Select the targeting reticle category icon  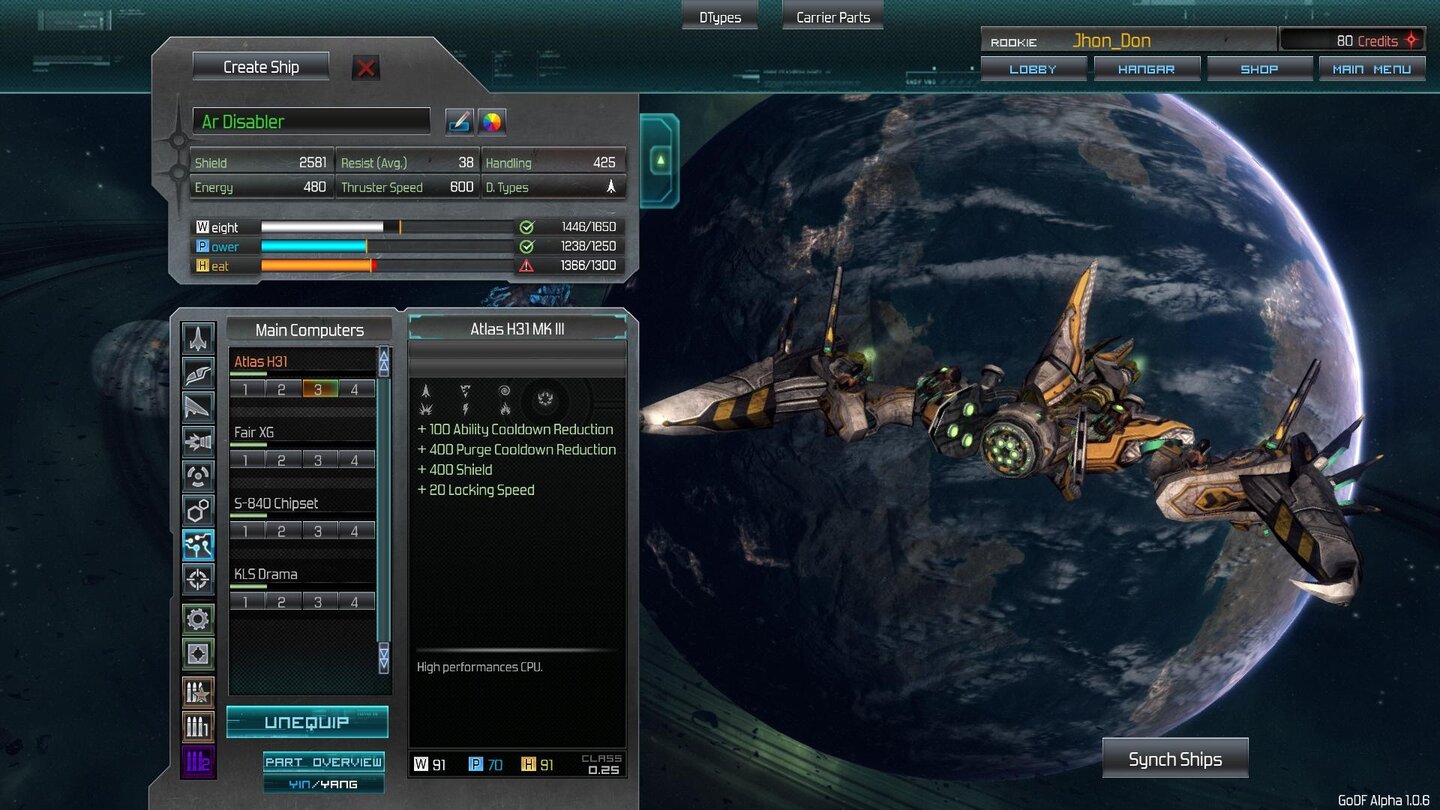197,580
